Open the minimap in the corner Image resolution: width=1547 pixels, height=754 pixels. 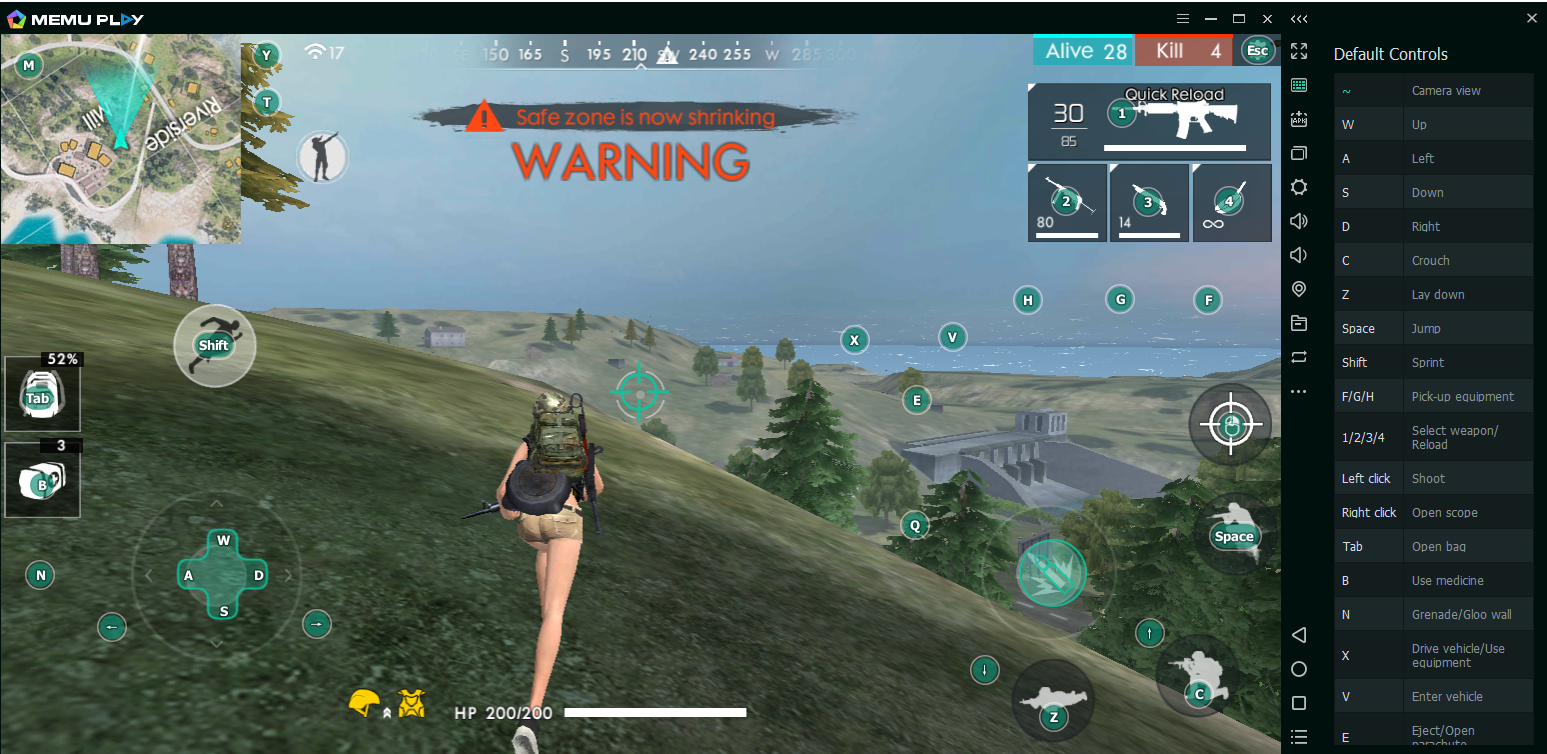[120, 140]
